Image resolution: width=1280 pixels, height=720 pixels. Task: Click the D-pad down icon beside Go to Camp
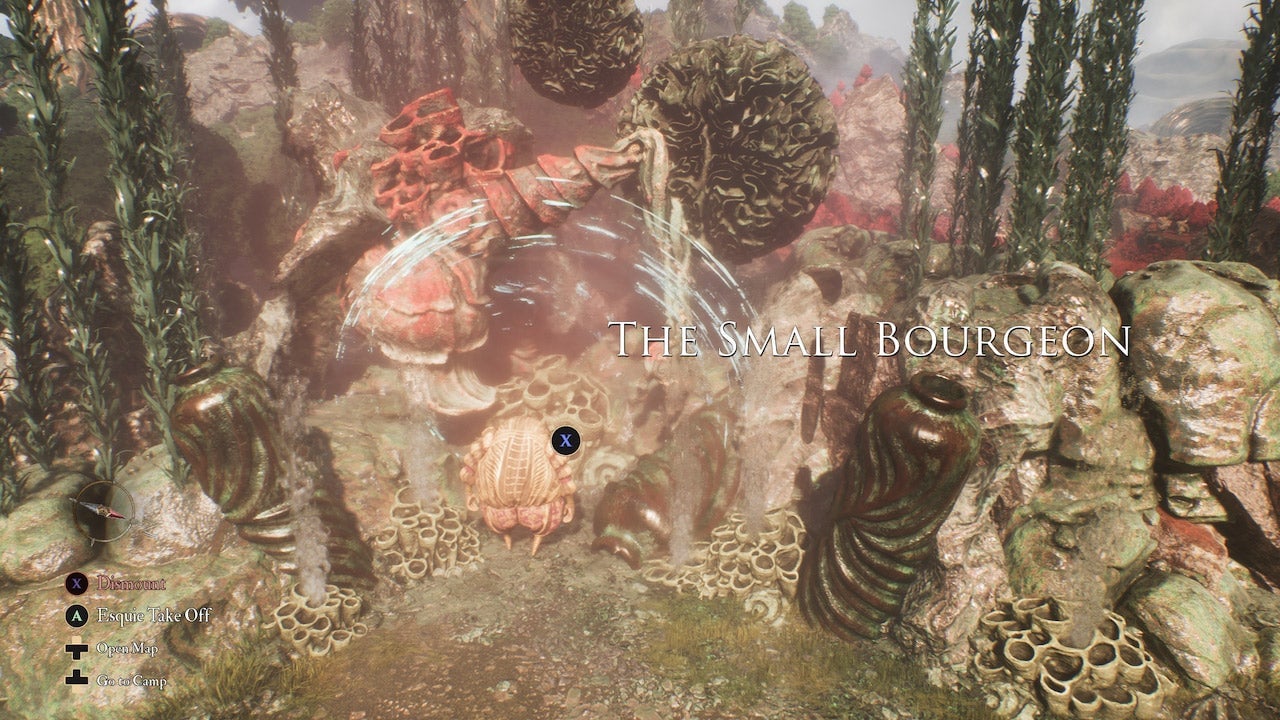tap(75, 679)
